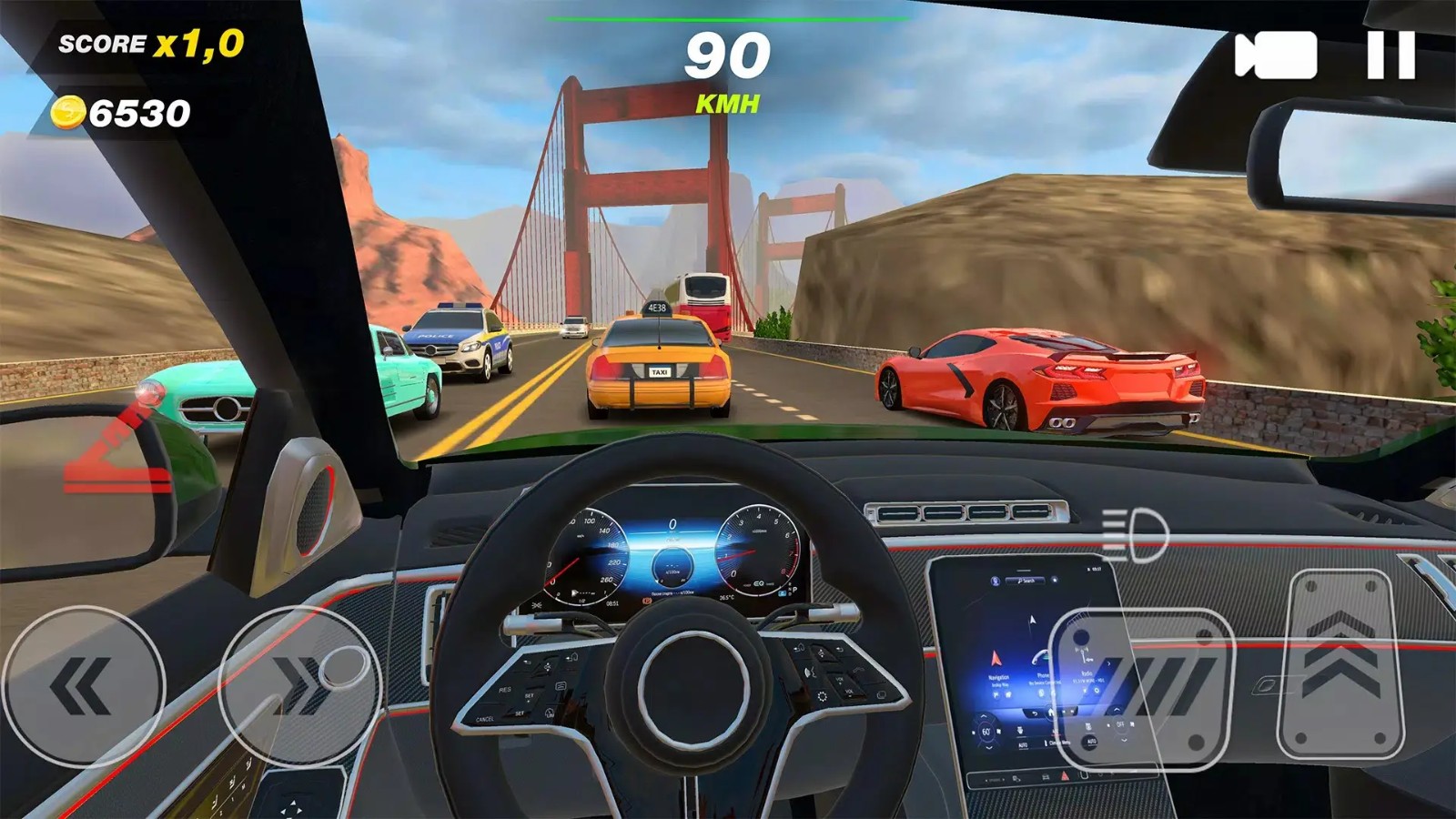Switch camera view with the camera icon
Viewport: 1456px width, 819px height.
pos(1276,56)
